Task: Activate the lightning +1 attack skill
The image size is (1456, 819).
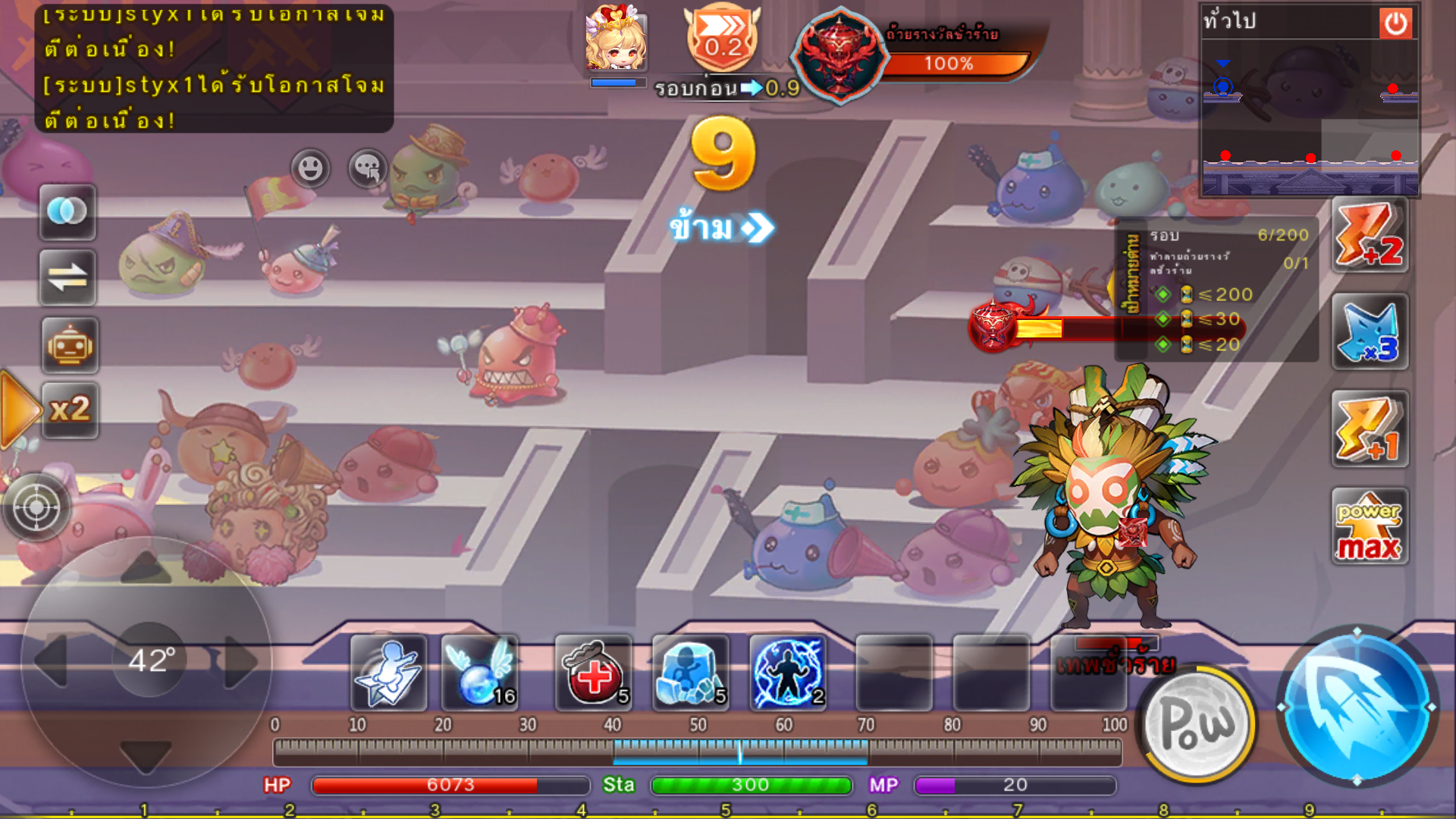Action: (1370, 429)
